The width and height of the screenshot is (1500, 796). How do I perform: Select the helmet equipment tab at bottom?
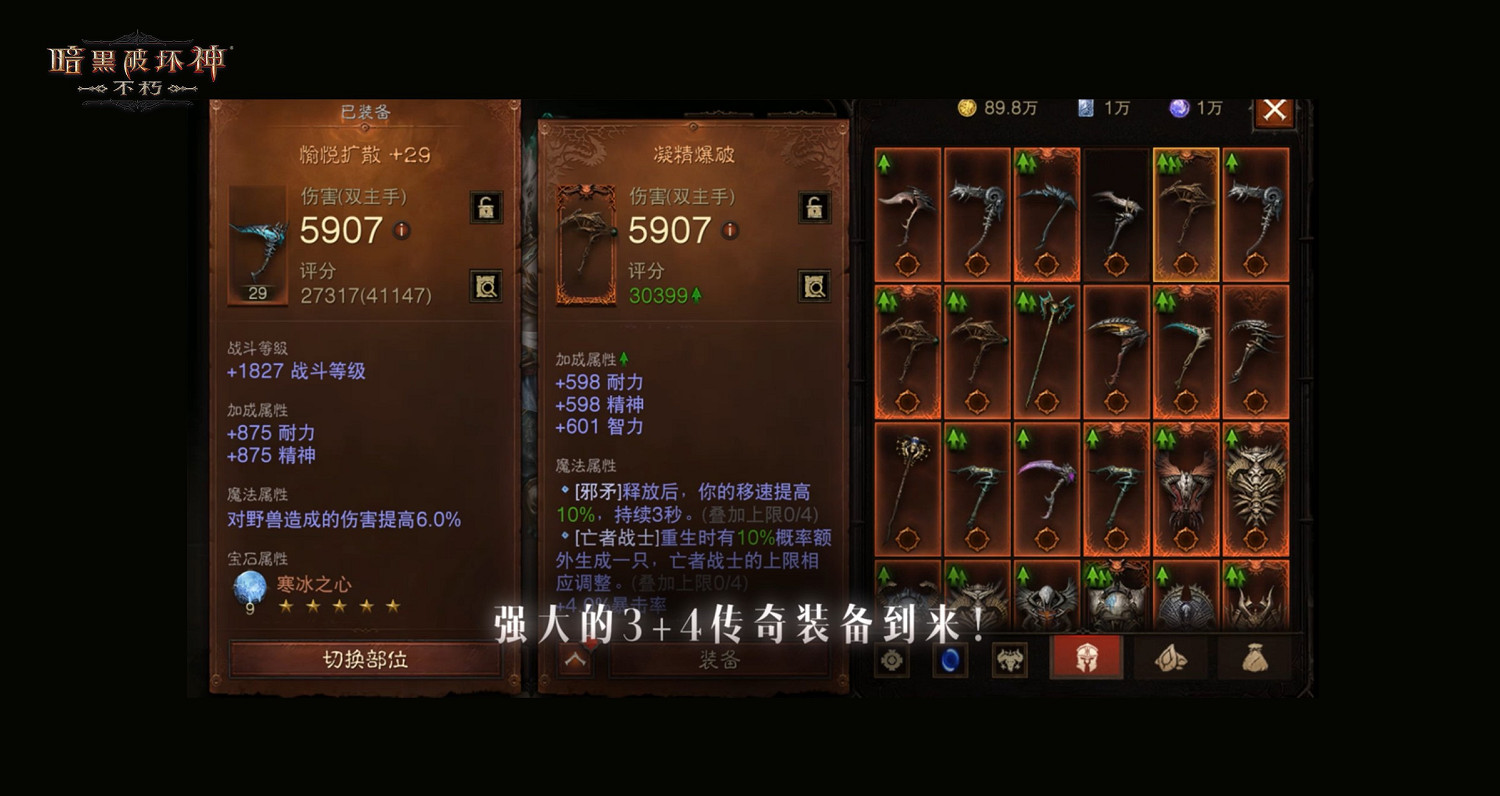click(1086, 658)
